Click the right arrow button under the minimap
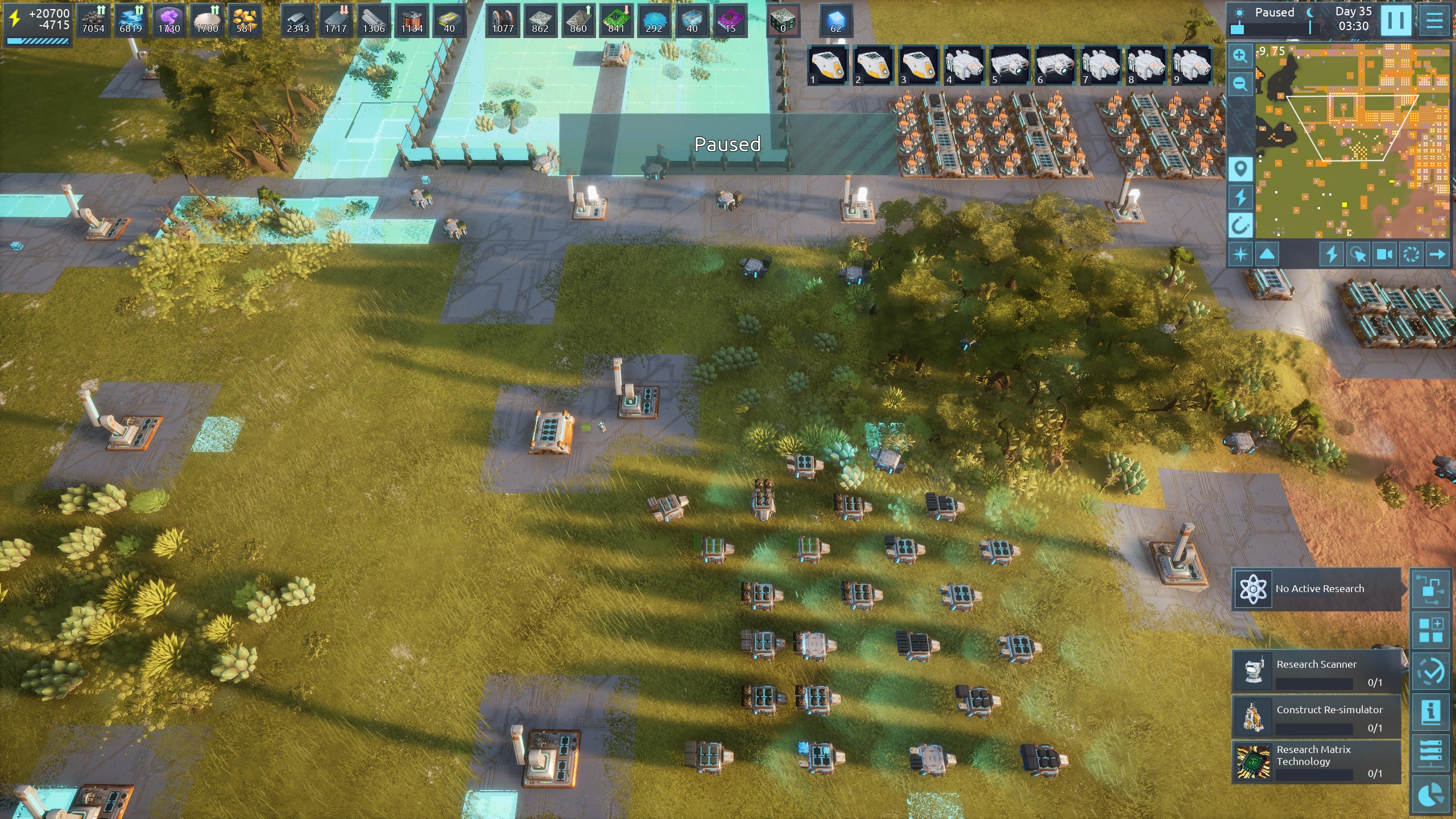The image size is (1456, 819). point(1437,254)
